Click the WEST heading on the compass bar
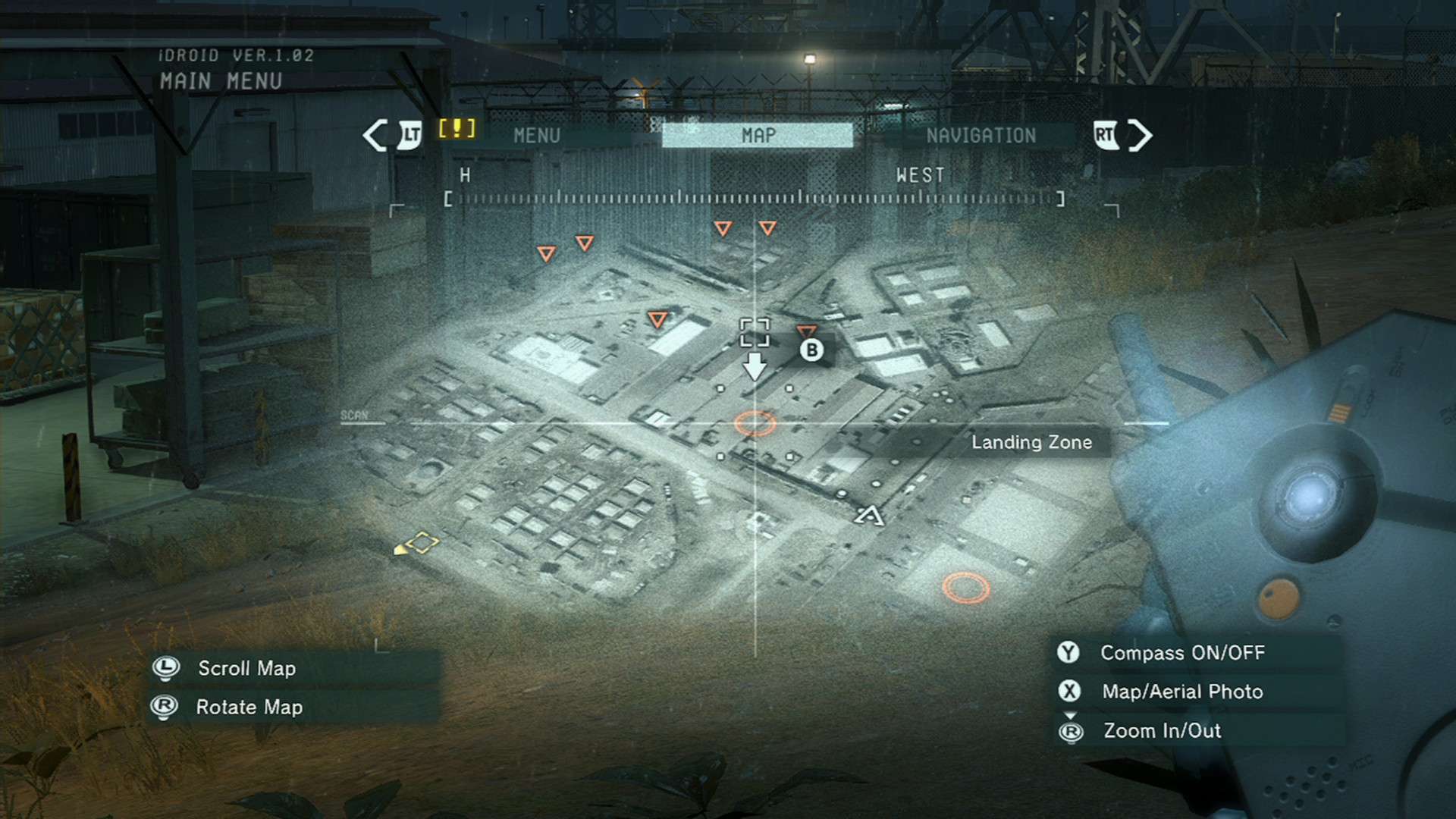 point(919,175)
